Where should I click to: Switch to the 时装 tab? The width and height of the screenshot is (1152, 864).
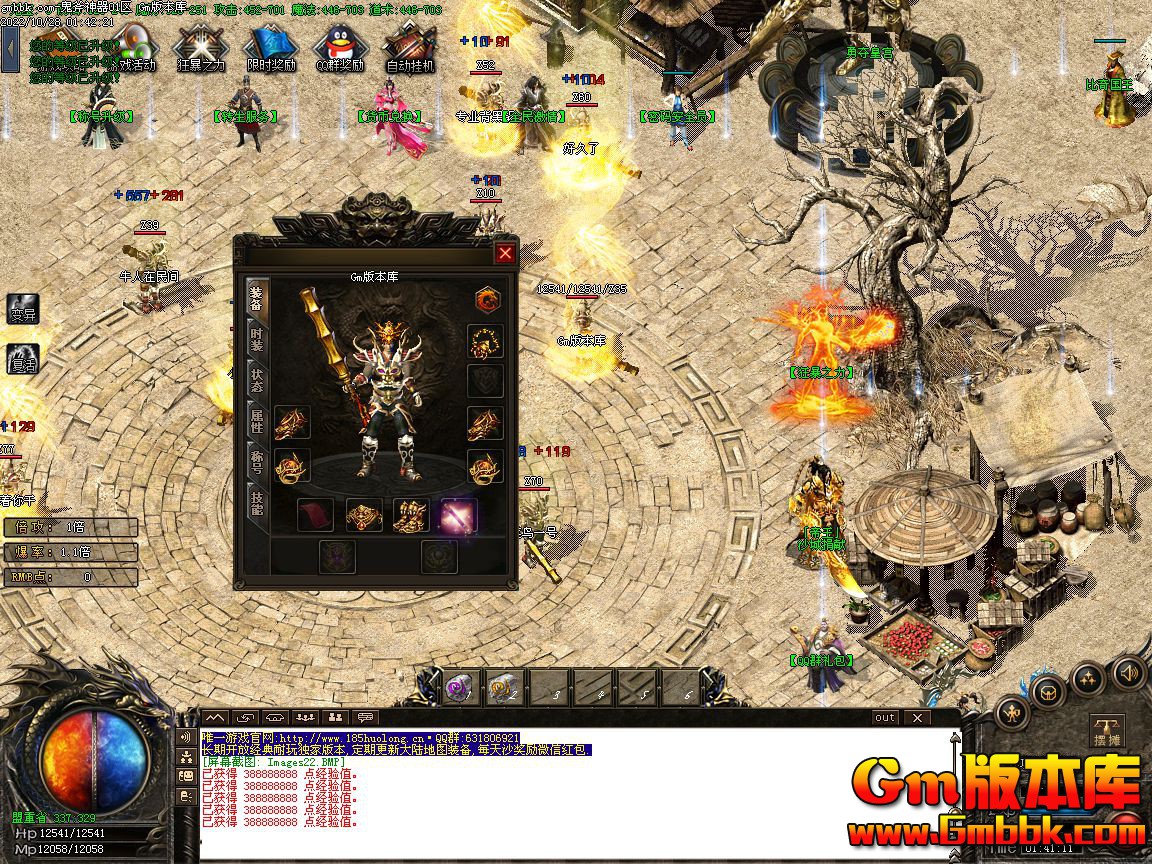[257, 340]
